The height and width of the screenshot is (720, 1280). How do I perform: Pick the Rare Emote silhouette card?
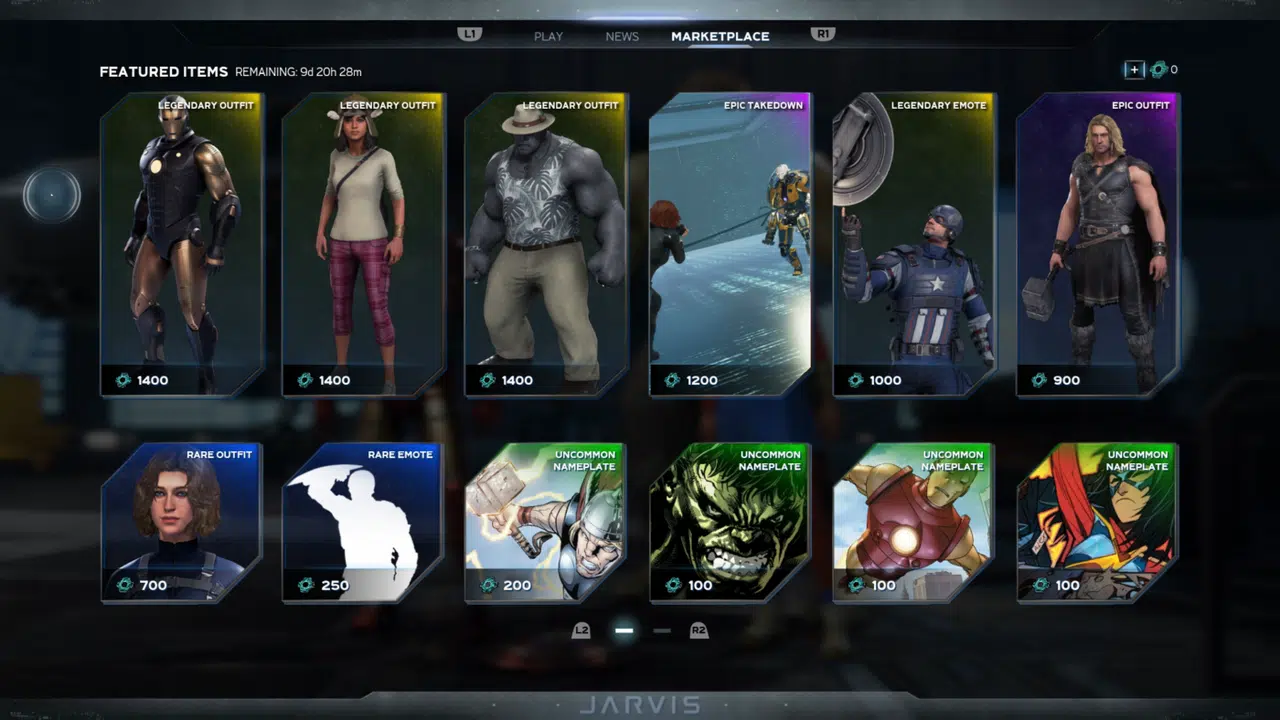(363, 522)
